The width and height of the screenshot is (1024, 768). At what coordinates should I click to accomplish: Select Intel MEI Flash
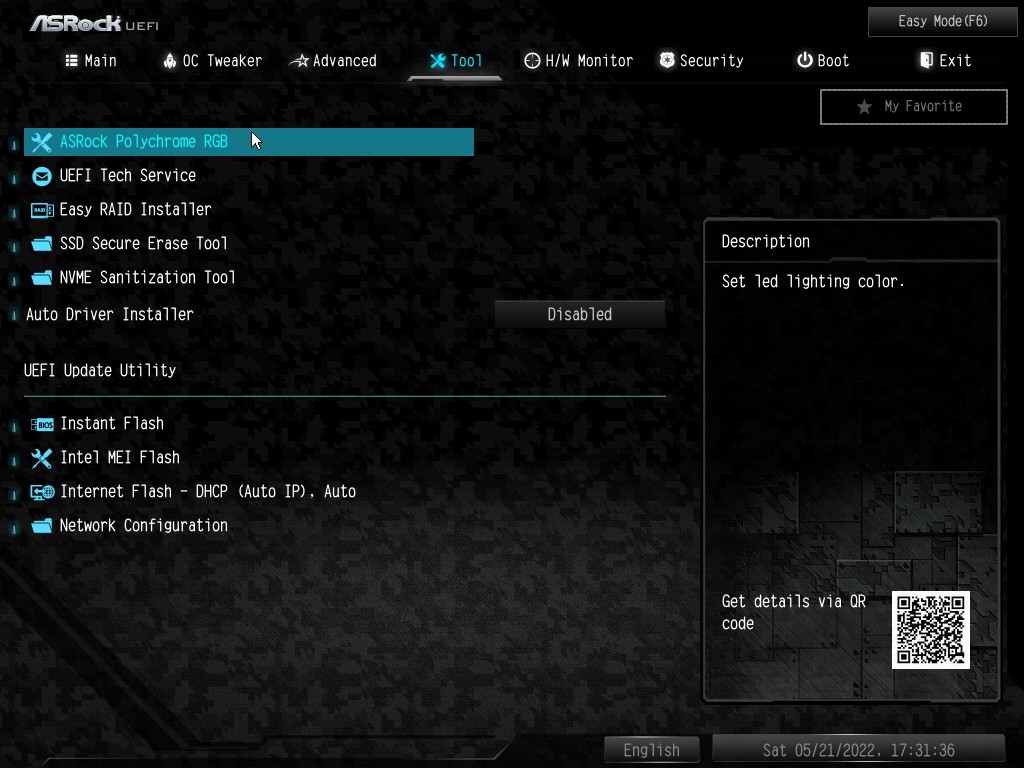[119, 458]
